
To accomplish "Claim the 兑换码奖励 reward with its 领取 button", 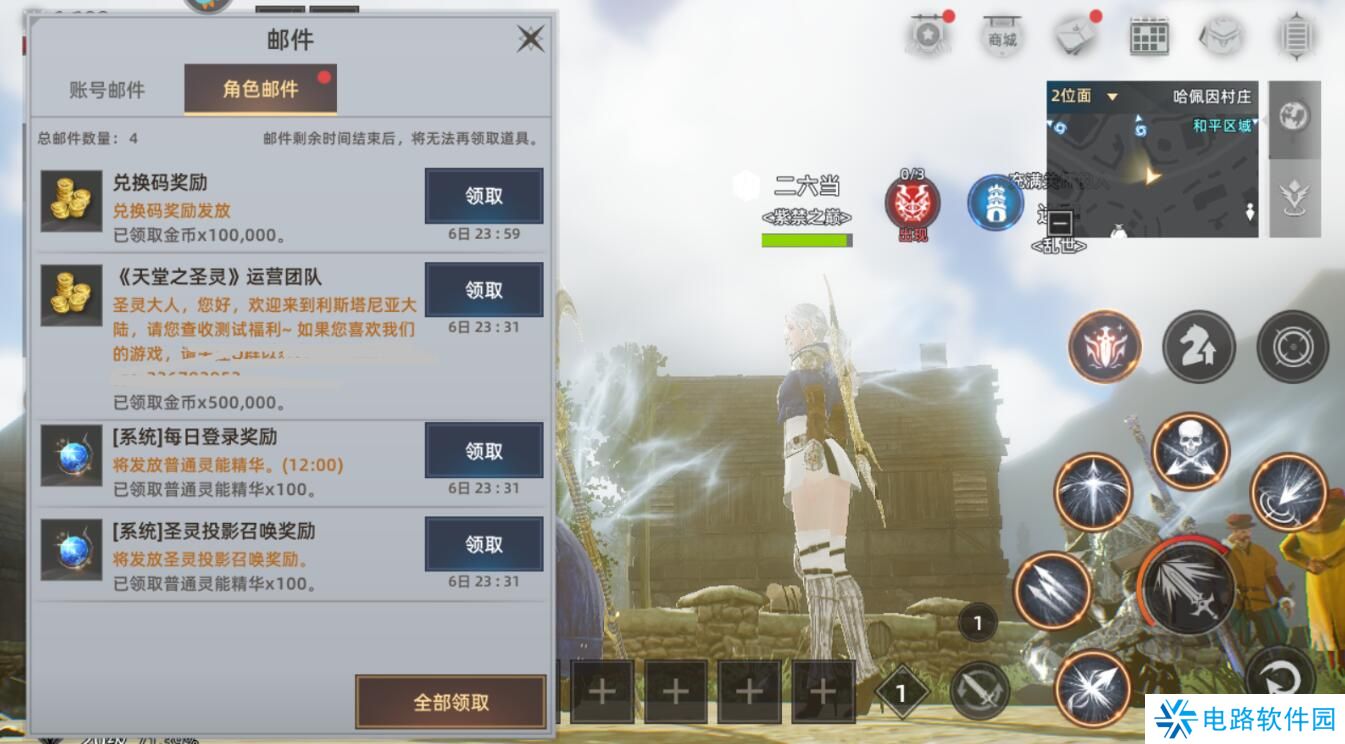I will (484, 196).
